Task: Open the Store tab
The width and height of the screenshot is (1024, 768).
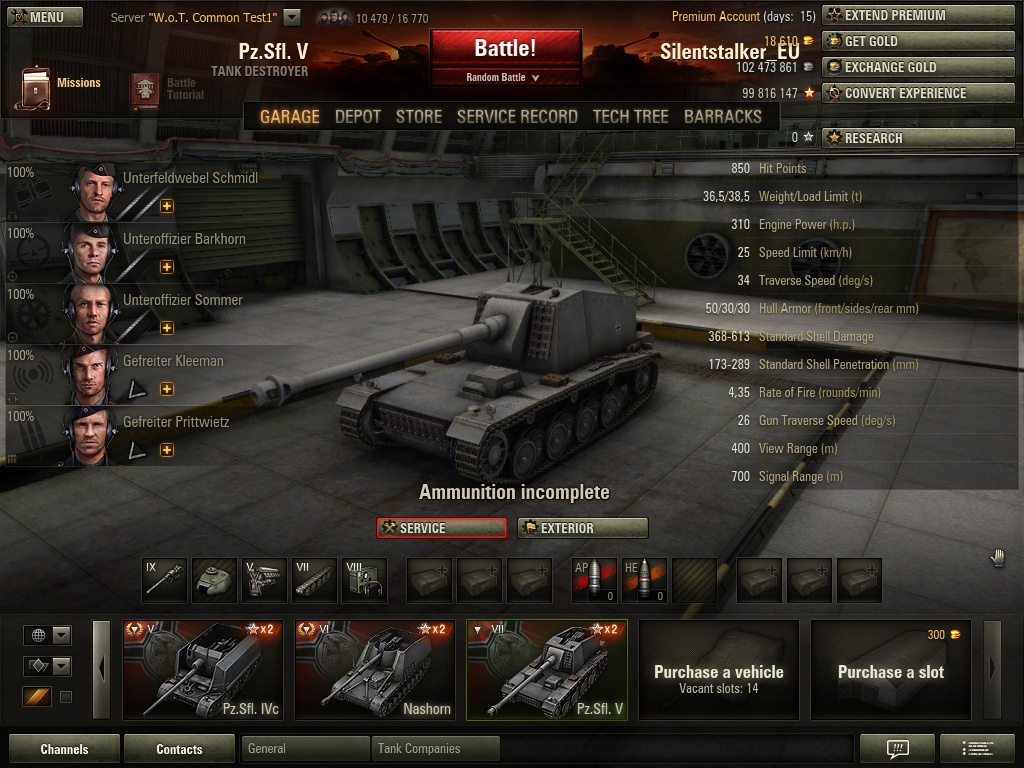Action: click(x=418, y=116)
